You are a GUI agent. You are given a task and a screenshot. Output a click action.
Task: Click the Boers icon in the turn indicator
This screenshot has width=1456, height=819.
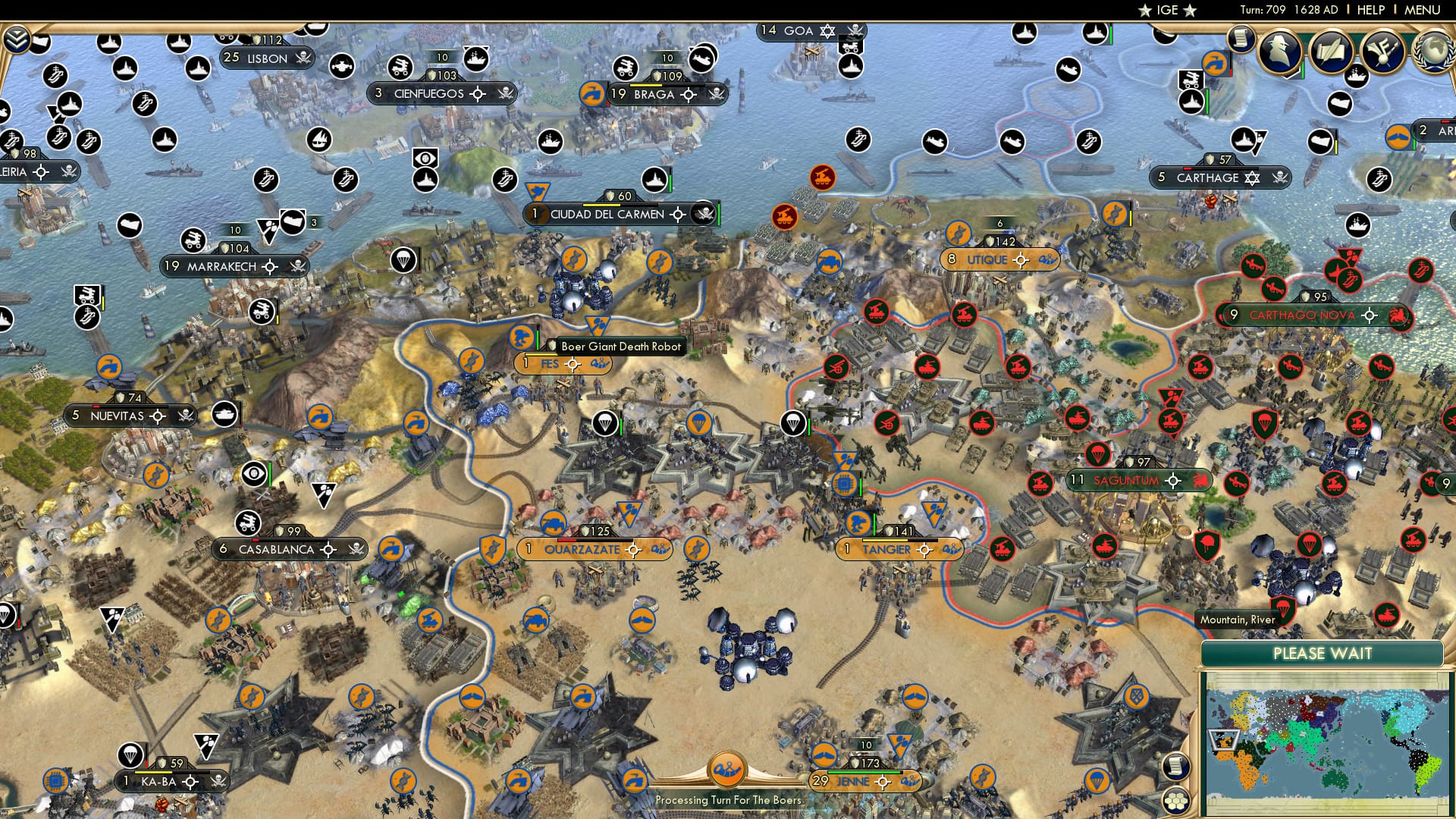click(726, 767)
